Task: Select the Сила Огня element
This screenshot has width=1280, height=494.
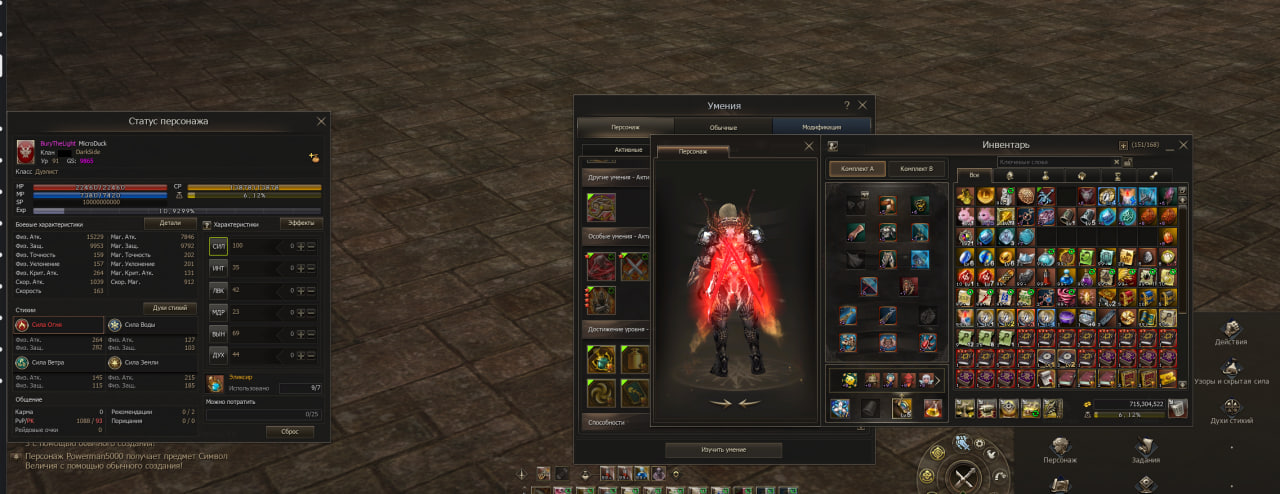Action: [x=58, y=325]
